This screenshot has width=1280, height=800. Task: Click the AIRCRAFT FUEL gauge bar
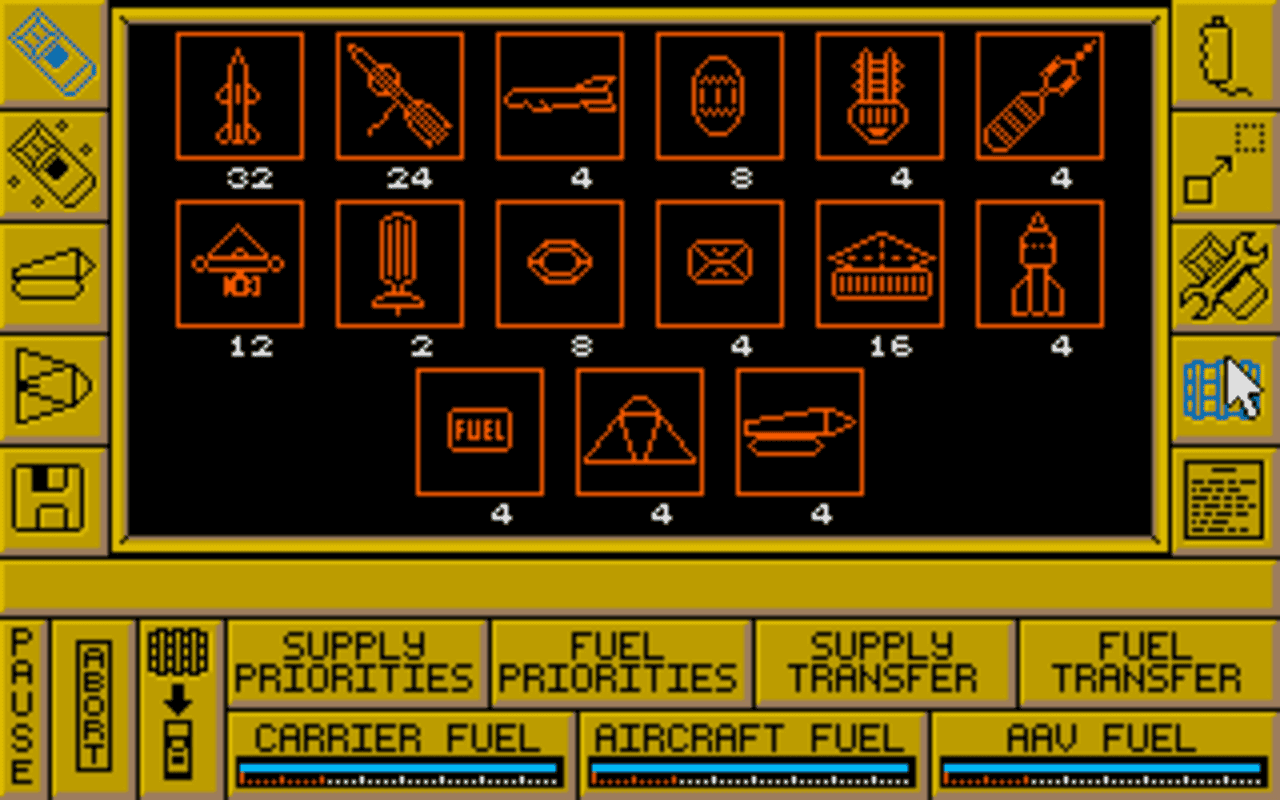(x=757, y=770)
